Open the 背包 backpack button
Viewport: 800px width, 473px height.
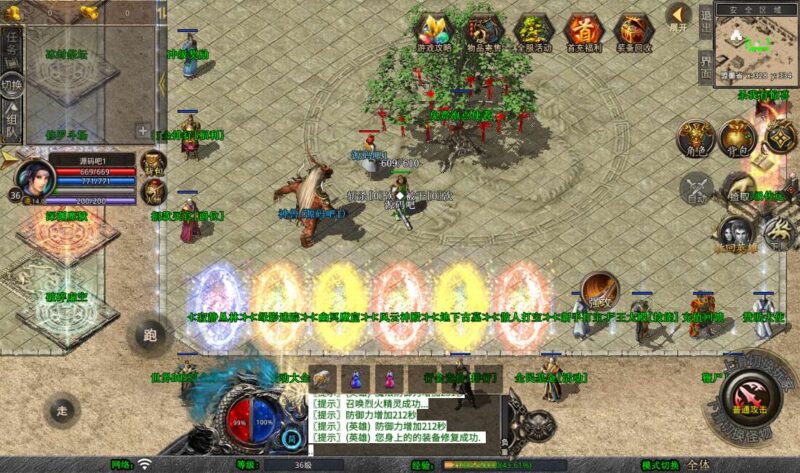point(737,138)
